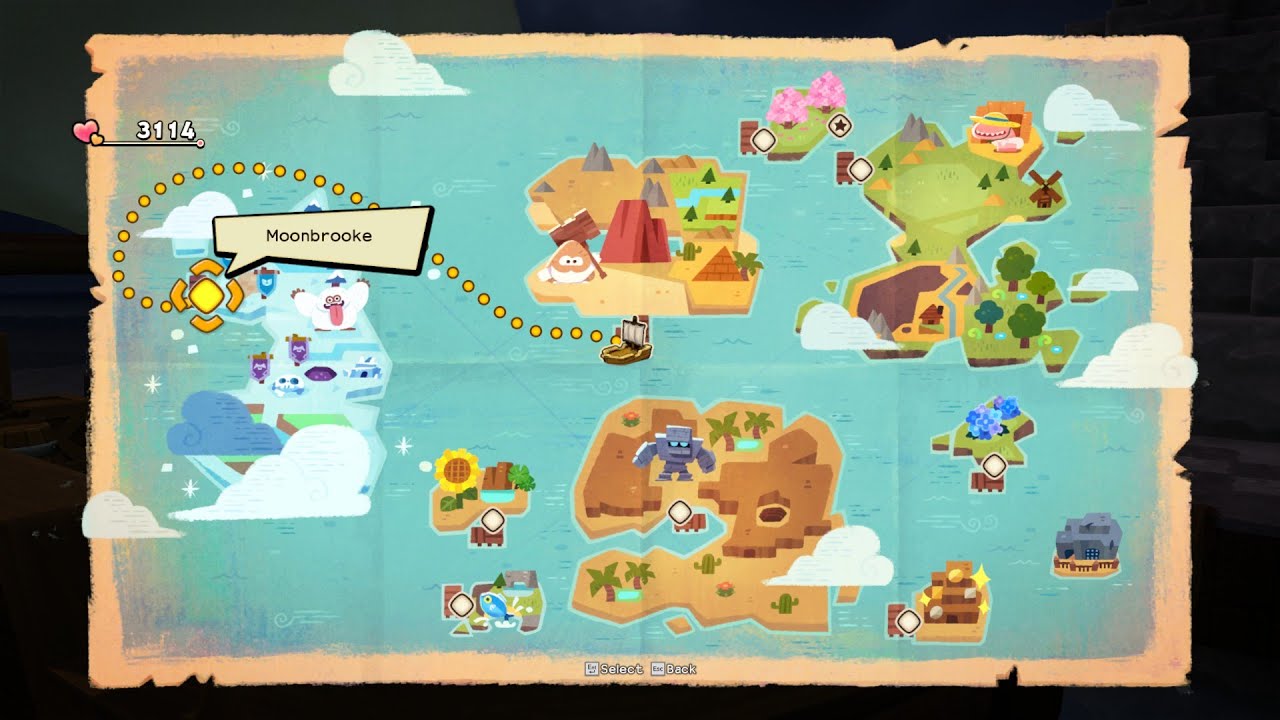
Task: Select the dock marker of the windmill island
Action: [860, 170]
